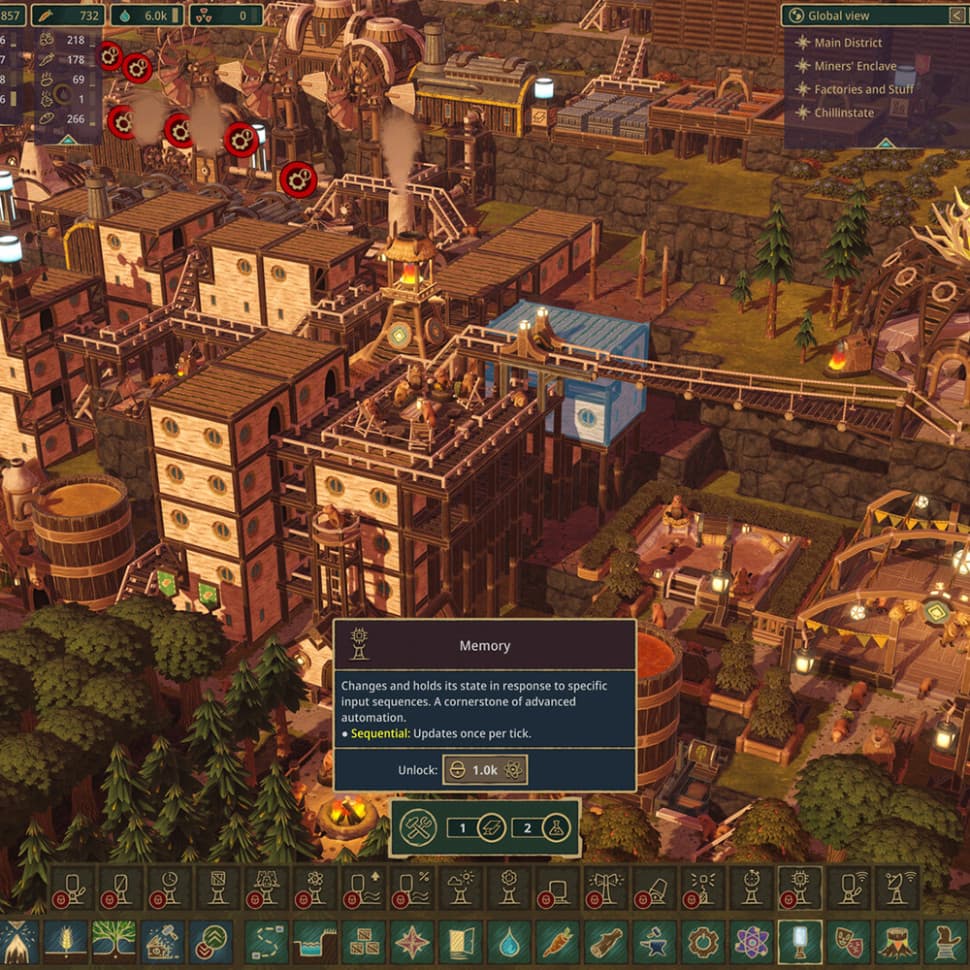This screenshot has height=970, width=970.
Task: Open the anvil metal building category
Action: (657, 942)
